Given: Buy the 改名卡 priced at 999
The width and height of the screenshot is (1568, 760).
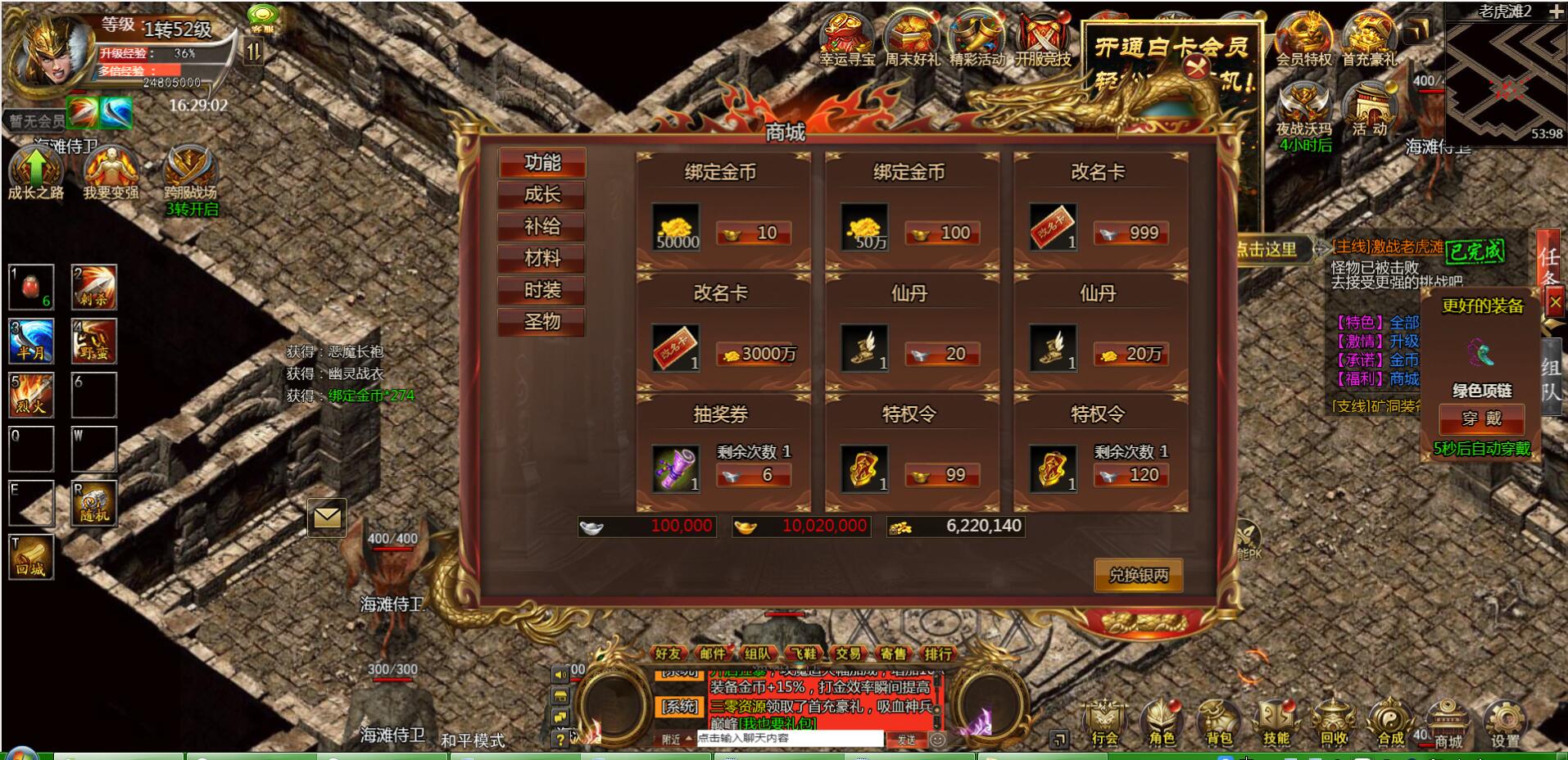Looking at the screenshot, I should [1131, 233].
